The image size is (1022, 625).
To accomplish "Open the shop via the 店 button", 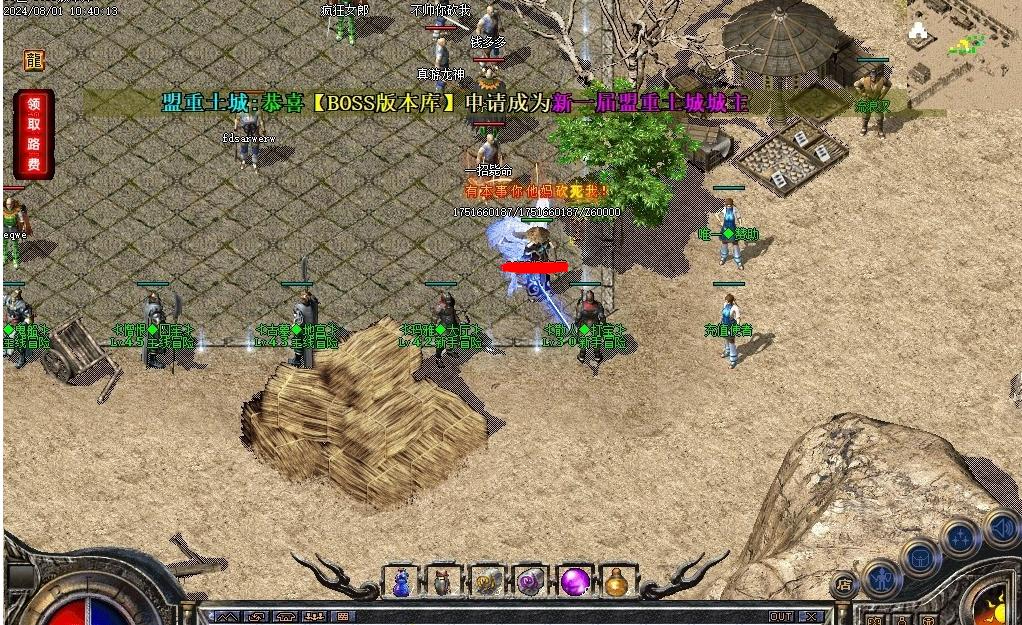I will coord(844,585).
